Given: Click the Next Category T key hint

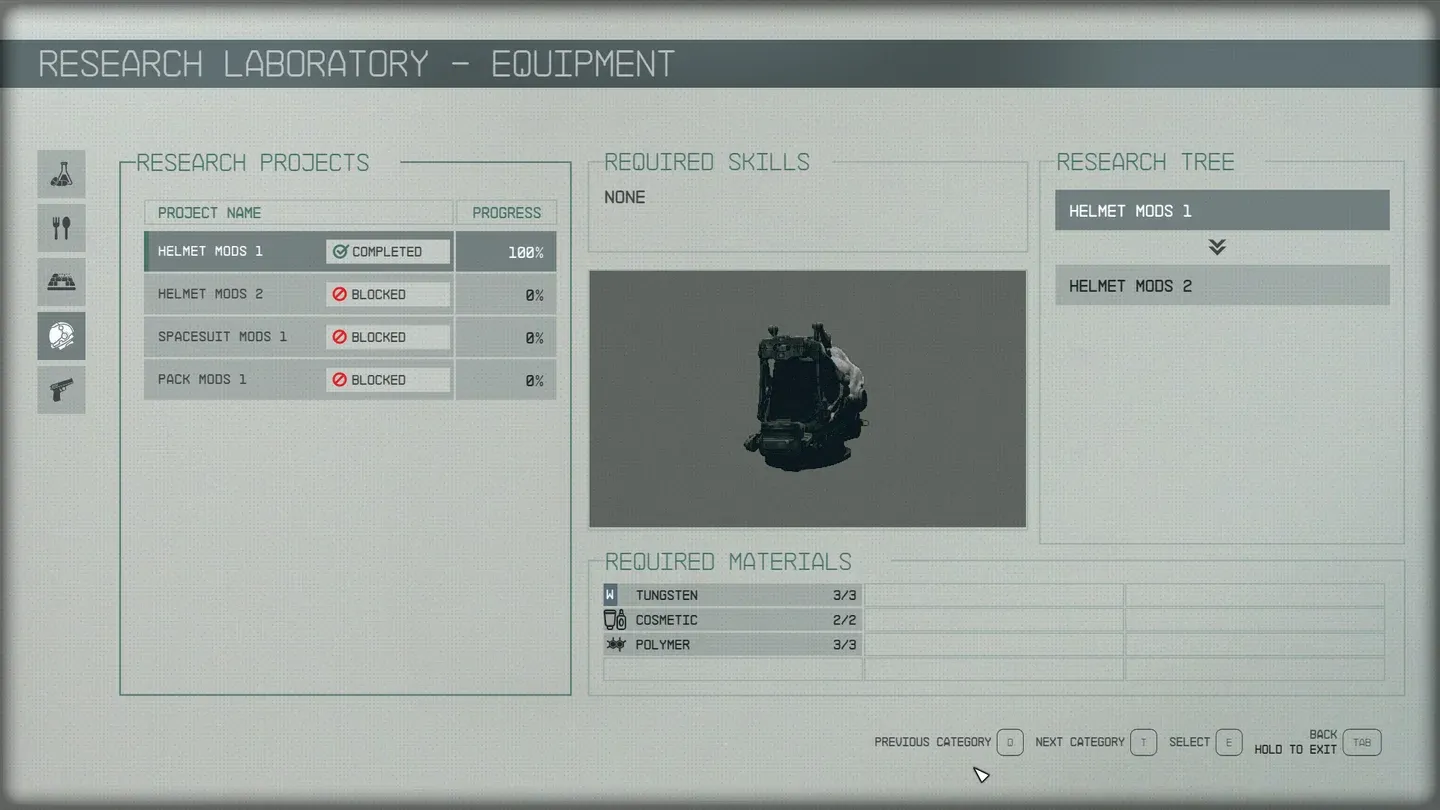Looking at the screenshot, I should tap(1142, 742).
